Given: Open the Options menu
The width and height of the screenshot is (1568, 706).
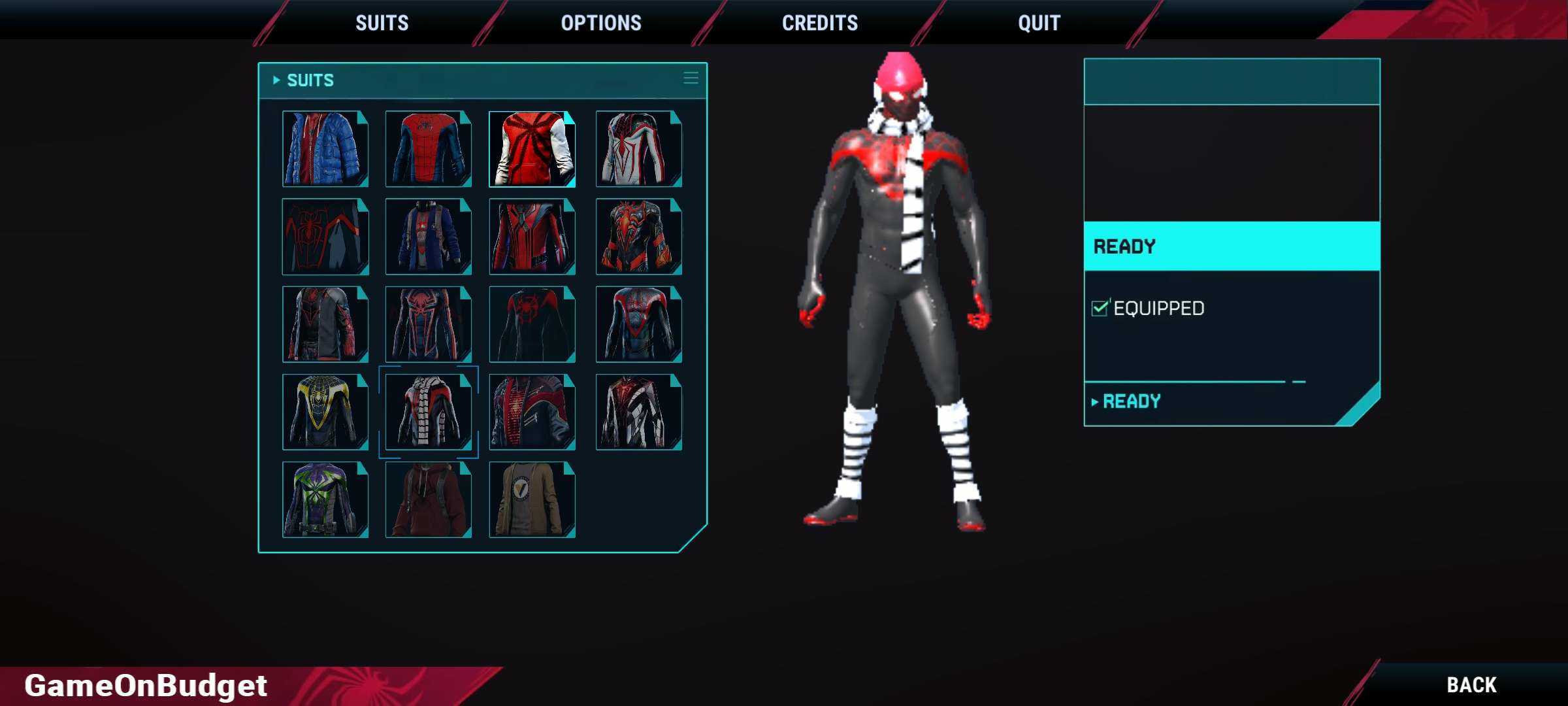Looking at the screenshot, I should [601, 23].
